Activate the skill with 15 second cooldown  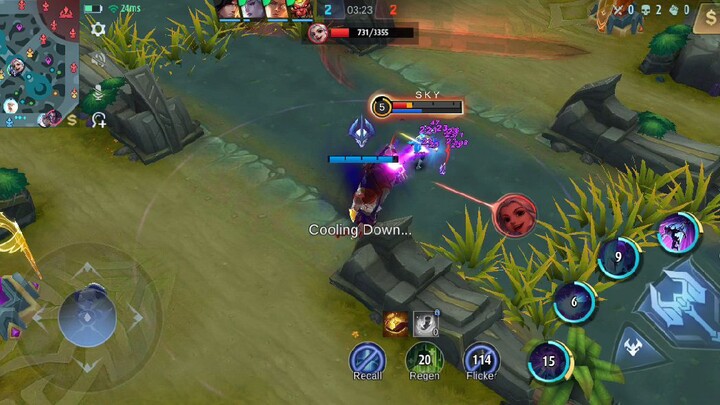pos(548,361)
